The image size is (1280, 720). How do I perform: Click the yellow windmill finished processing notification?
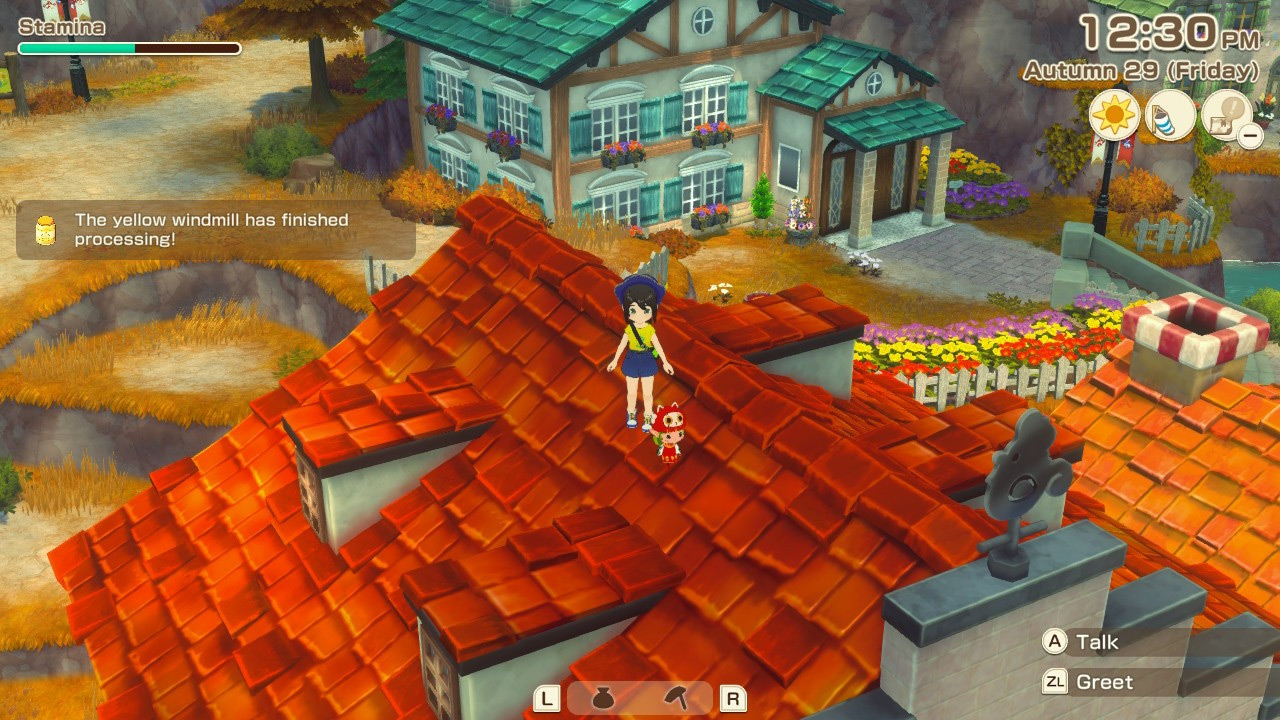tap(215, 229)
